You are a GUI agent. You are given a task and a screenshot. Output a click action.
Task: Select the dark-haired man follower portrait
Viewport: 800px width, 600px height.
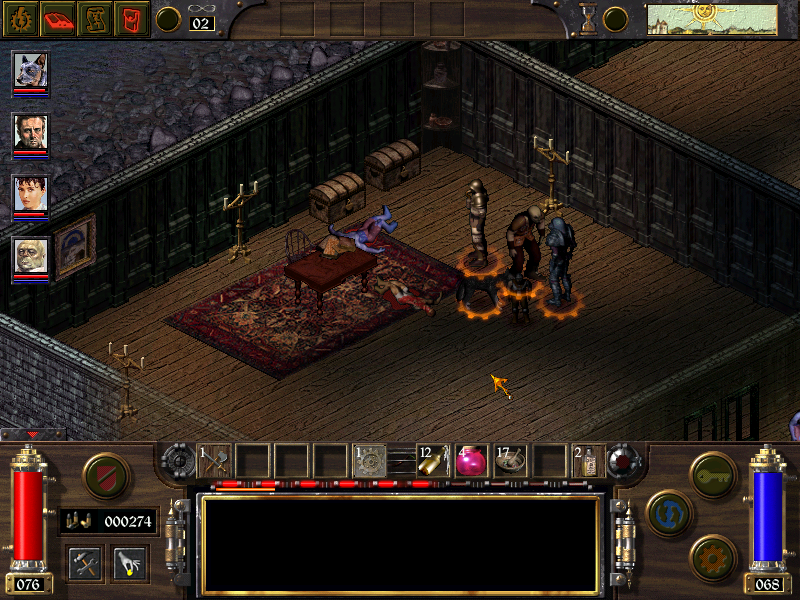30,132
